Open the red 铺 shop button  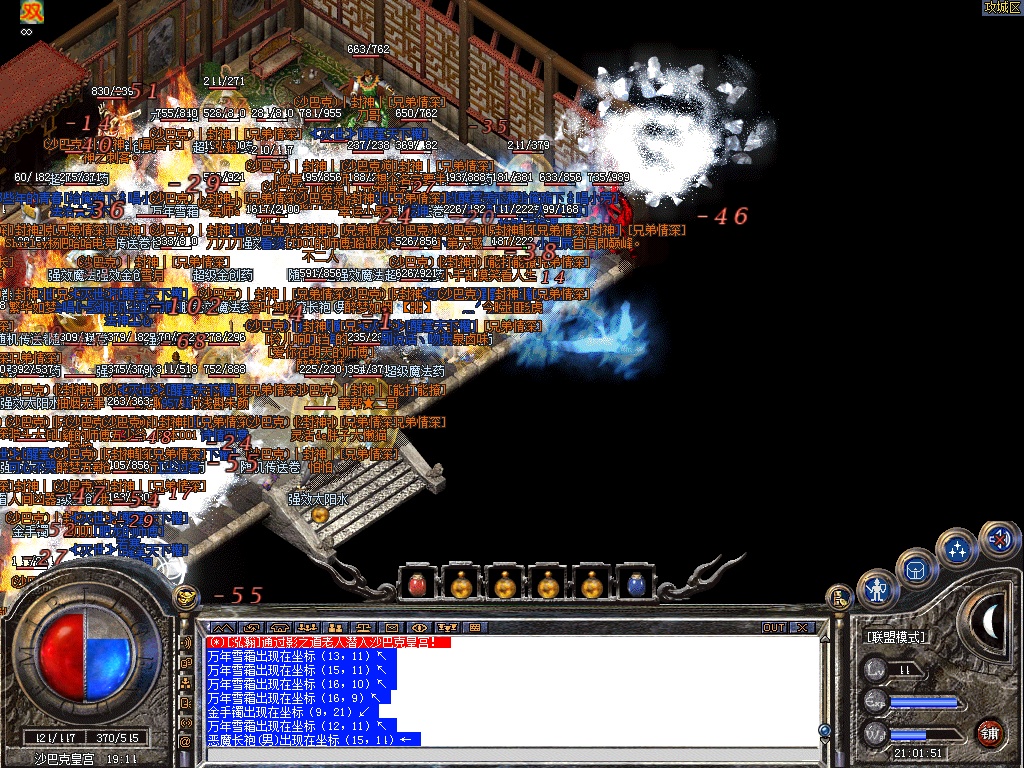[x=990, y=731]
